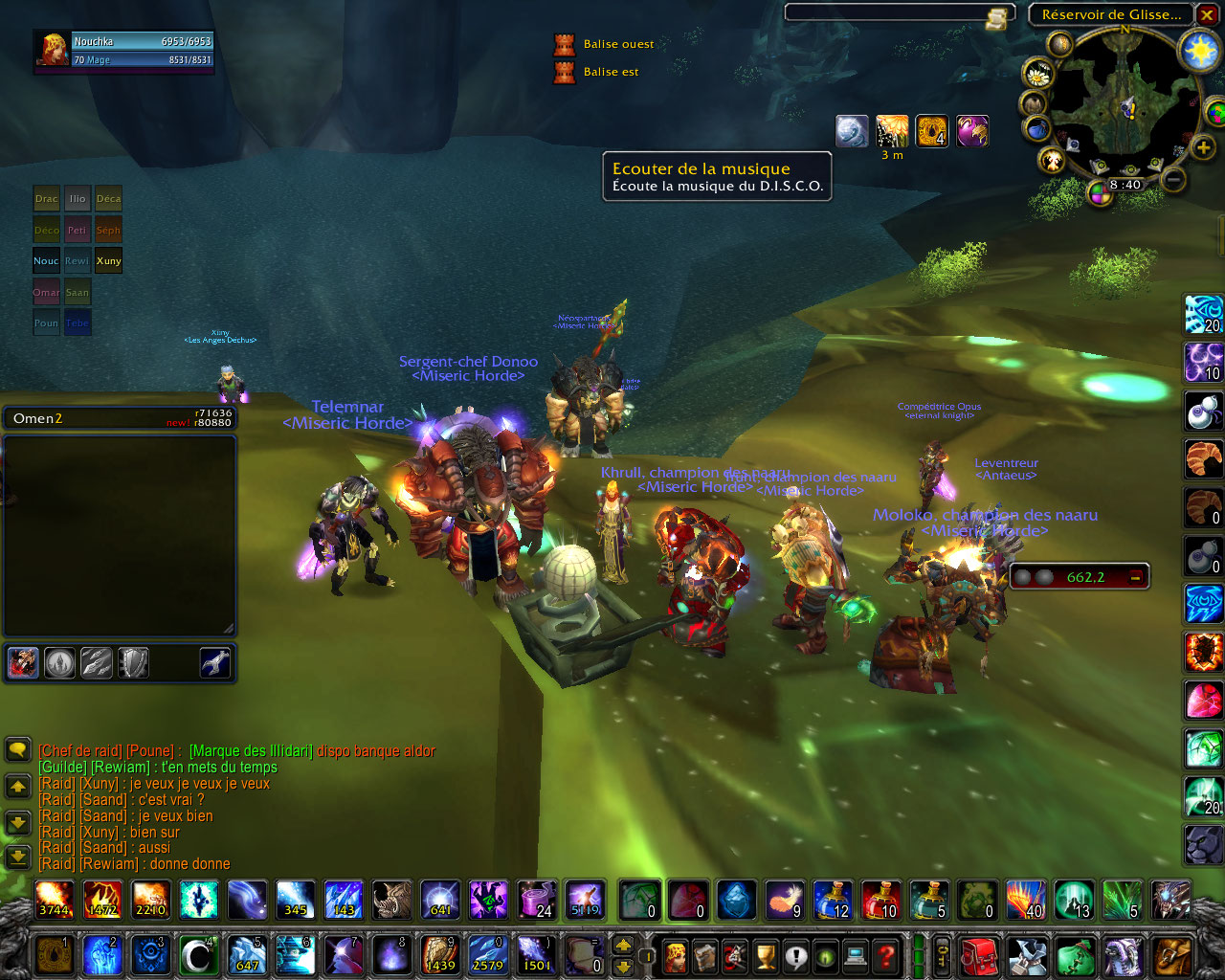Click the sun day-night indicator on minimap
The height and width of the screenshot is (980, 1225).
(1199, 50)
